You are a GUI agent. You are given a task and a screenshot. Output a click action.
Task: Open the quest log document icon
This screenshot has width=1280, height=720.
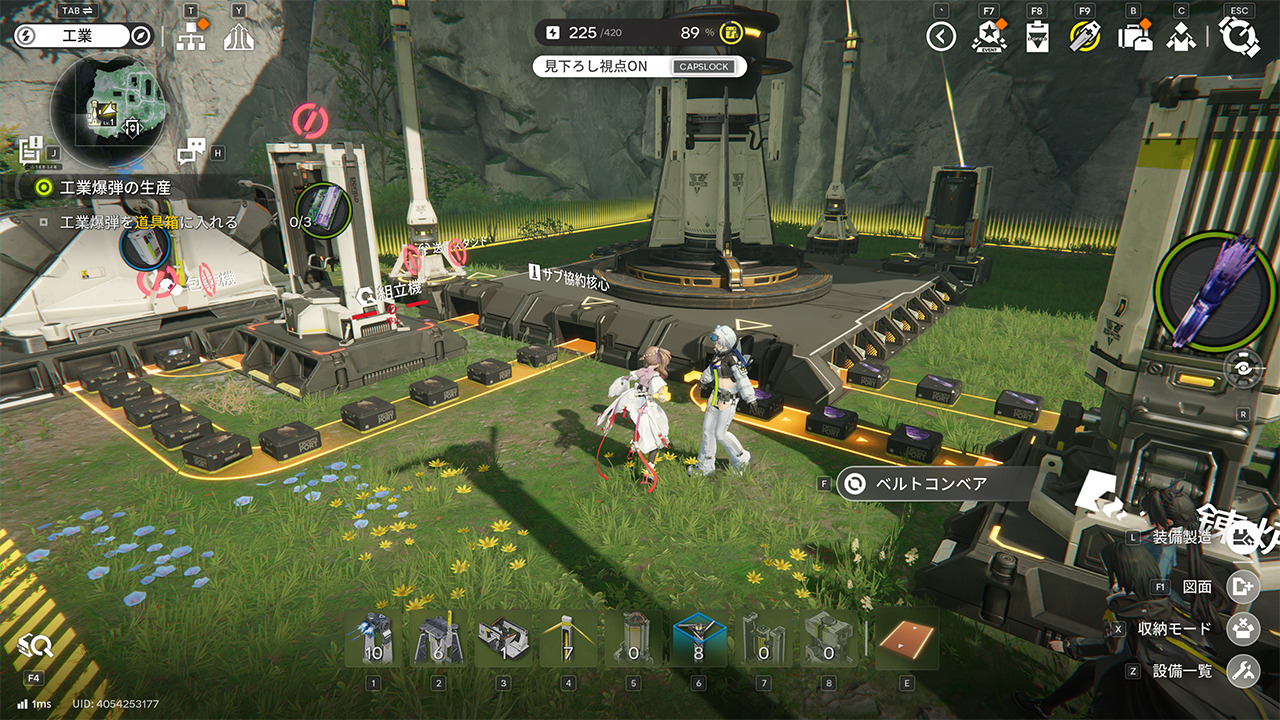[x=30, y=151]
